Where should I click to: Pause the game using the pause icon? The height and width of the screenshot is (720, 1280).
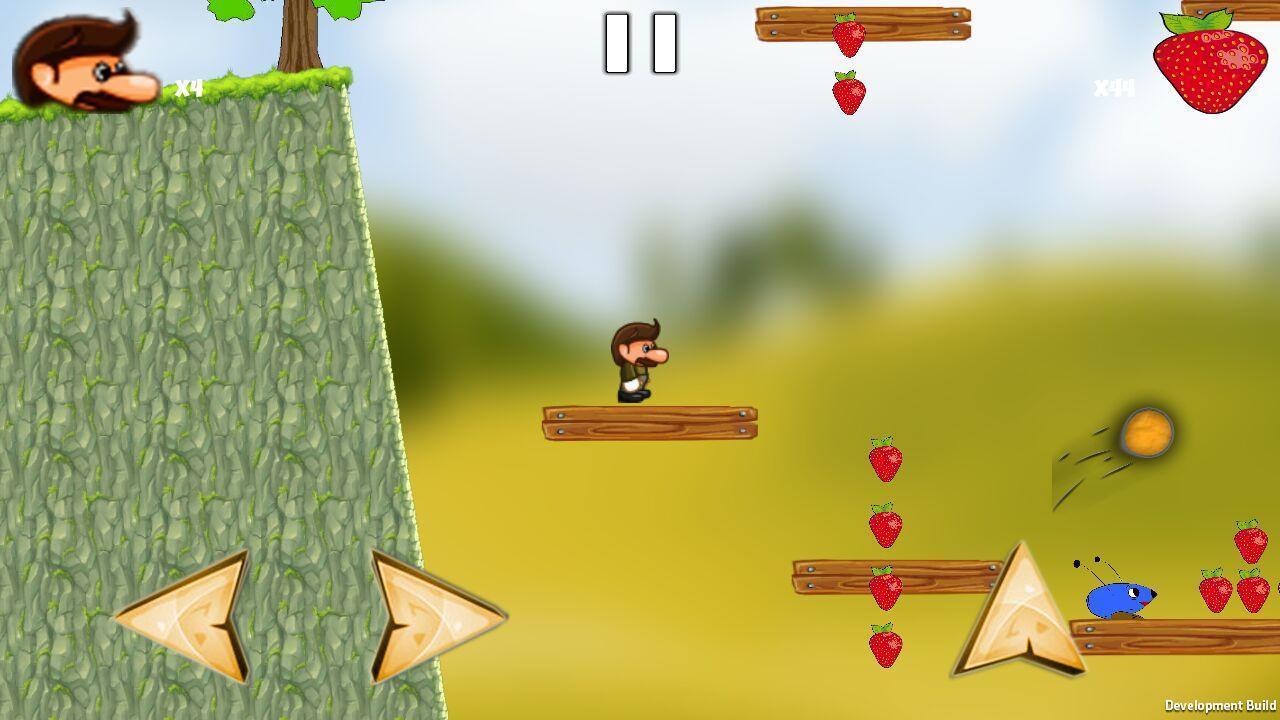pyautogui.click(x=640, y=45)
